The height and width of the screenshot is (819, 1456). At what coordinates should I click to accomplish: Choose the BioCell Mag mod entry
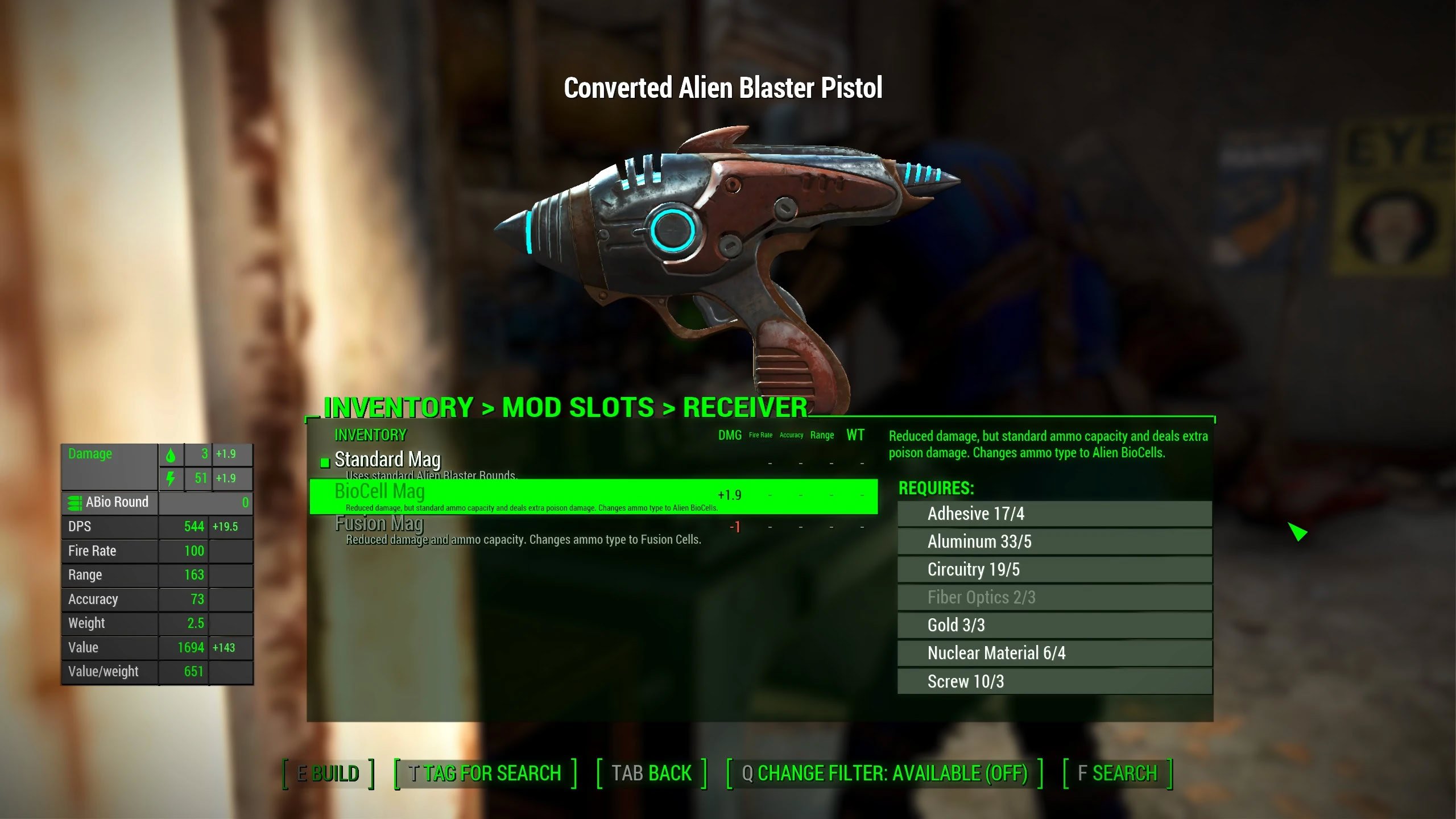(x=380, y=492)
